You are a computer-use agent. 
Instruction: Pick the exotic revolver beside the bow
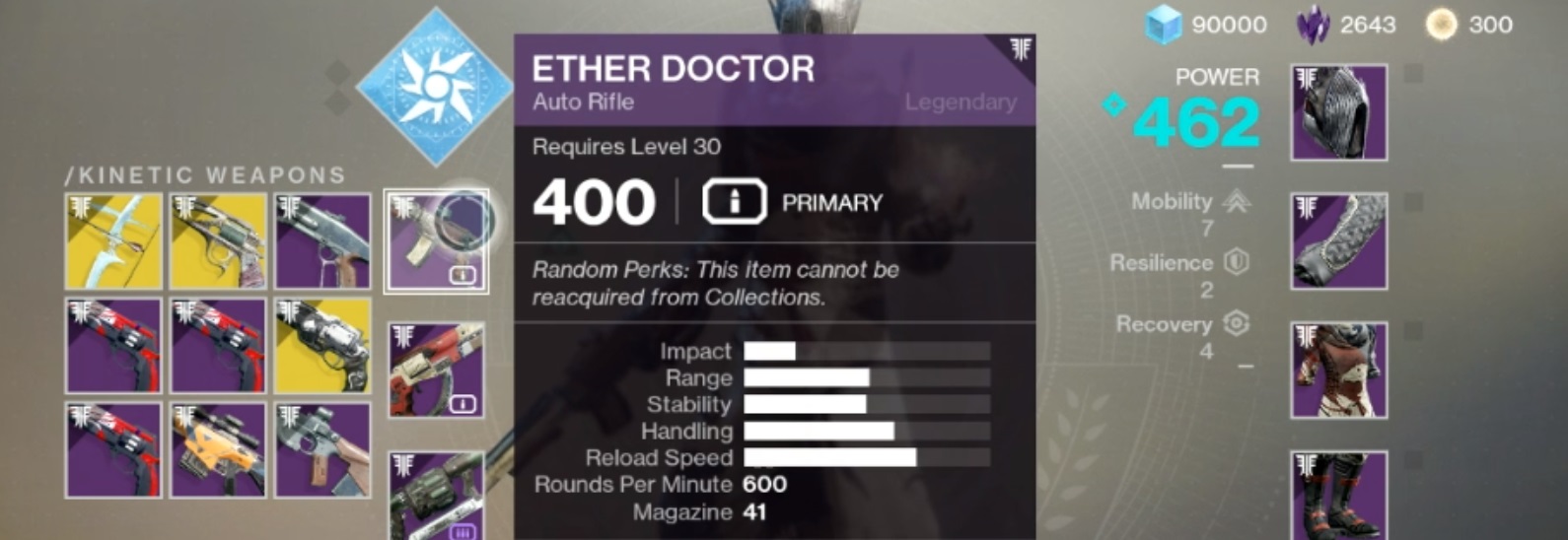coord(218,241)
